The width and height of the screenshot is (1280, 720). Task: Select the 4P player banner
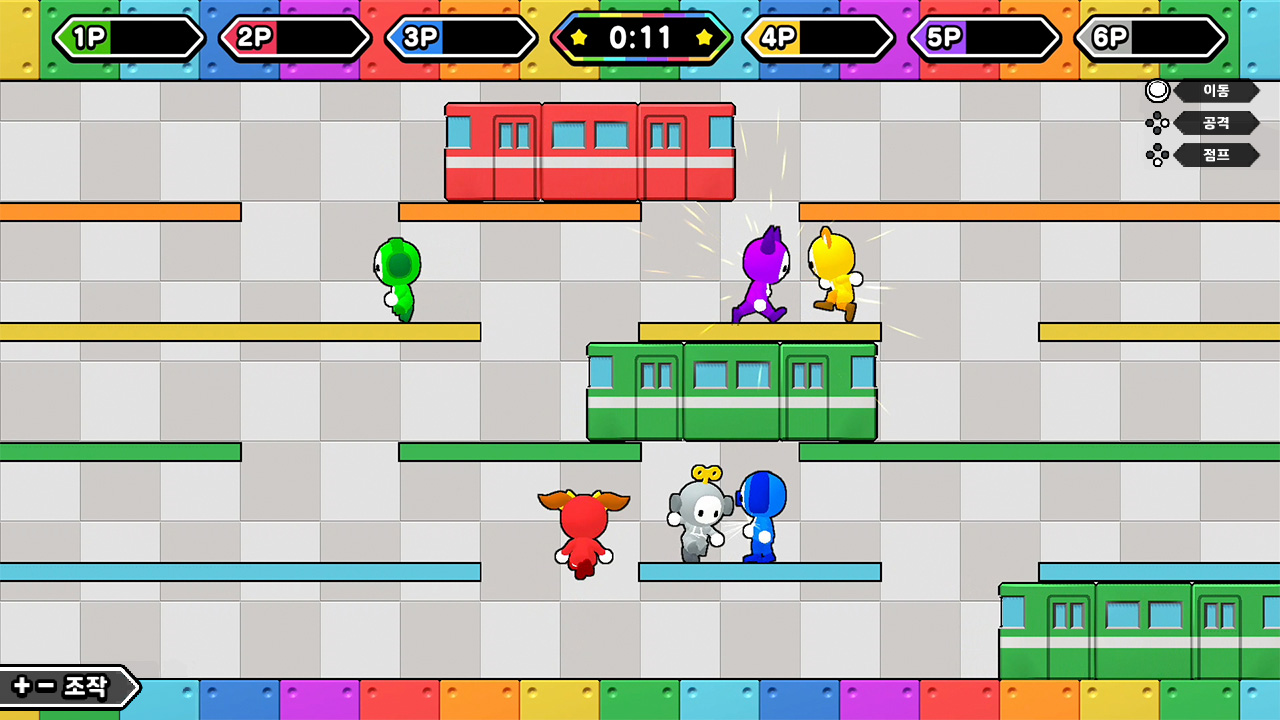(820, 38)
